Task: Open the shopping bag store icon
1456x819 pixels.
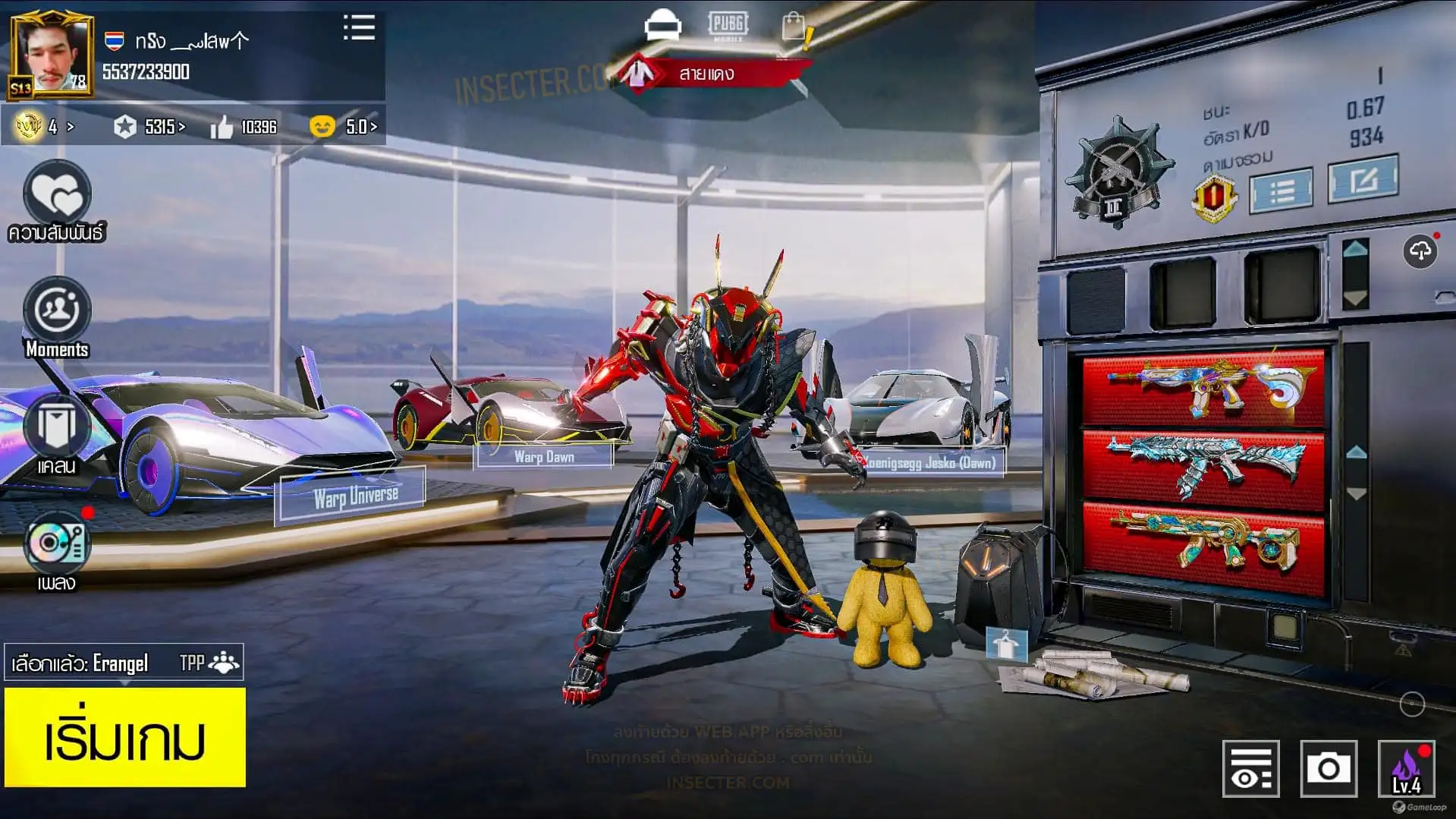Action: (794, 27)
